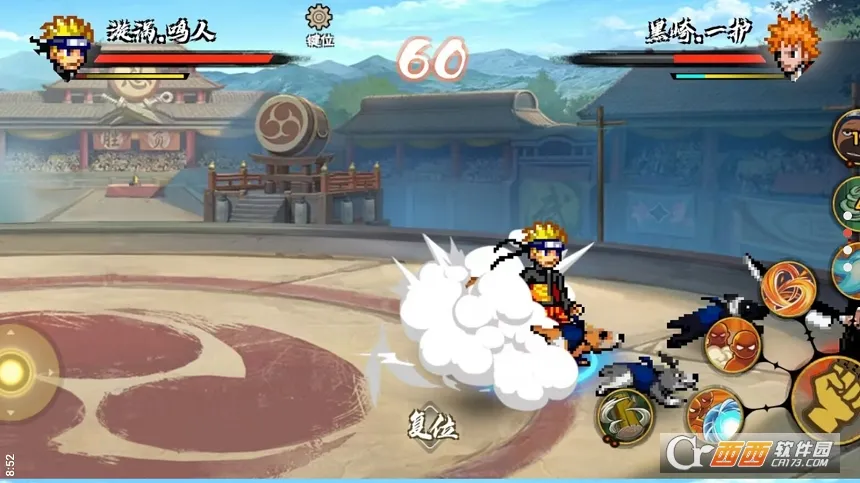Touch the yellow virtual joystick
860x483 pixels.
(x=15, y=371)
